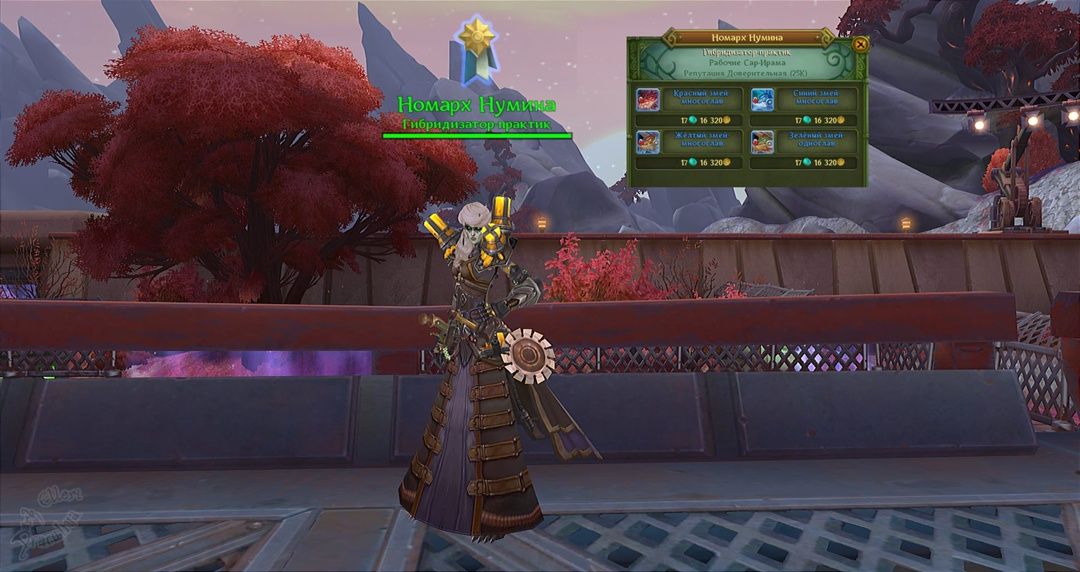This screenshot has width=1080, height=572.
Task: Choose the Жёлтый змей vendor item
Action: [x=689, y=141]
